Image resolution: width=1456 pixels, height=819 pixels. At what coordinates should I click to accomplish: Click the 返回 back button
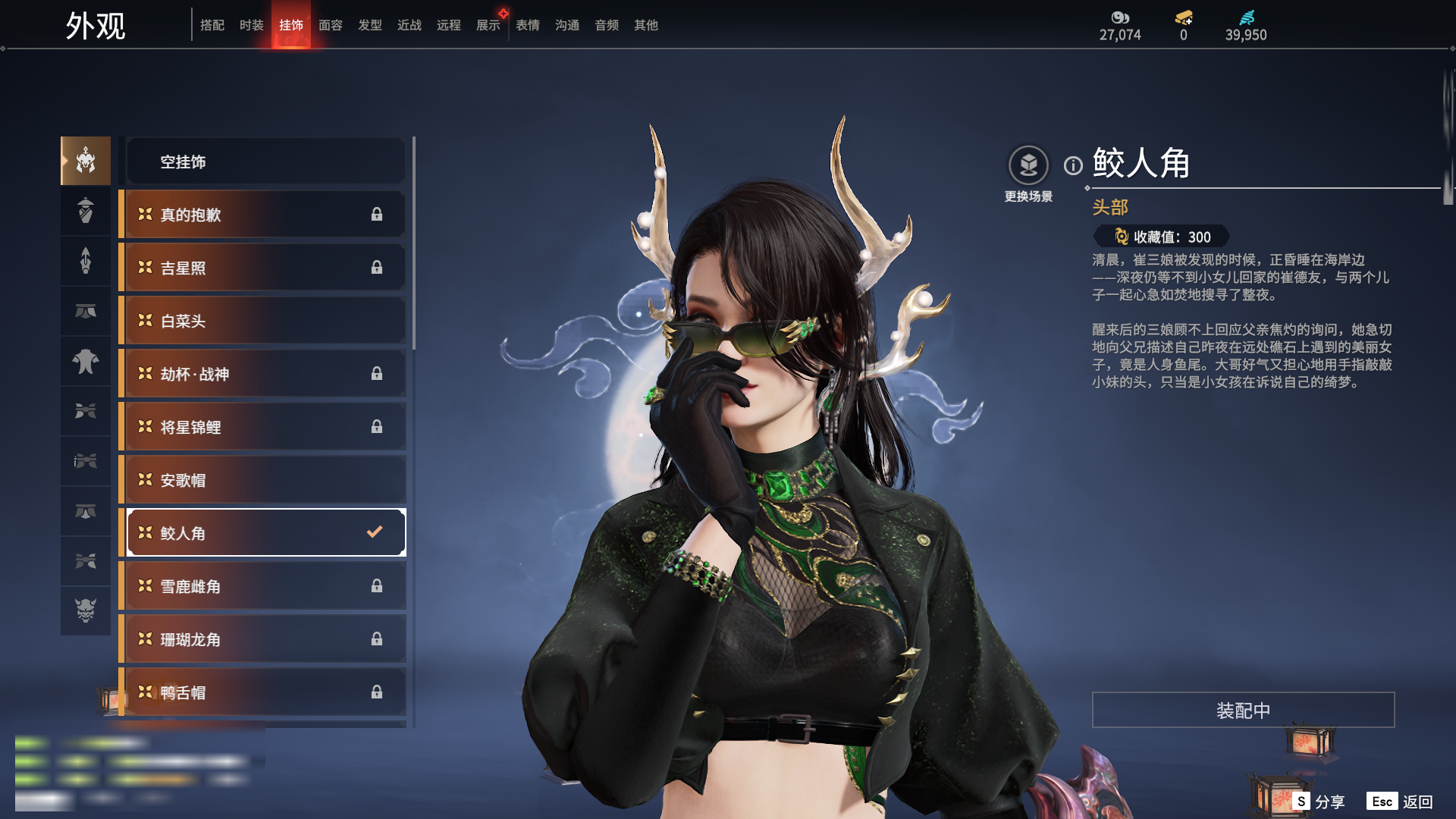click(1417, 802)
